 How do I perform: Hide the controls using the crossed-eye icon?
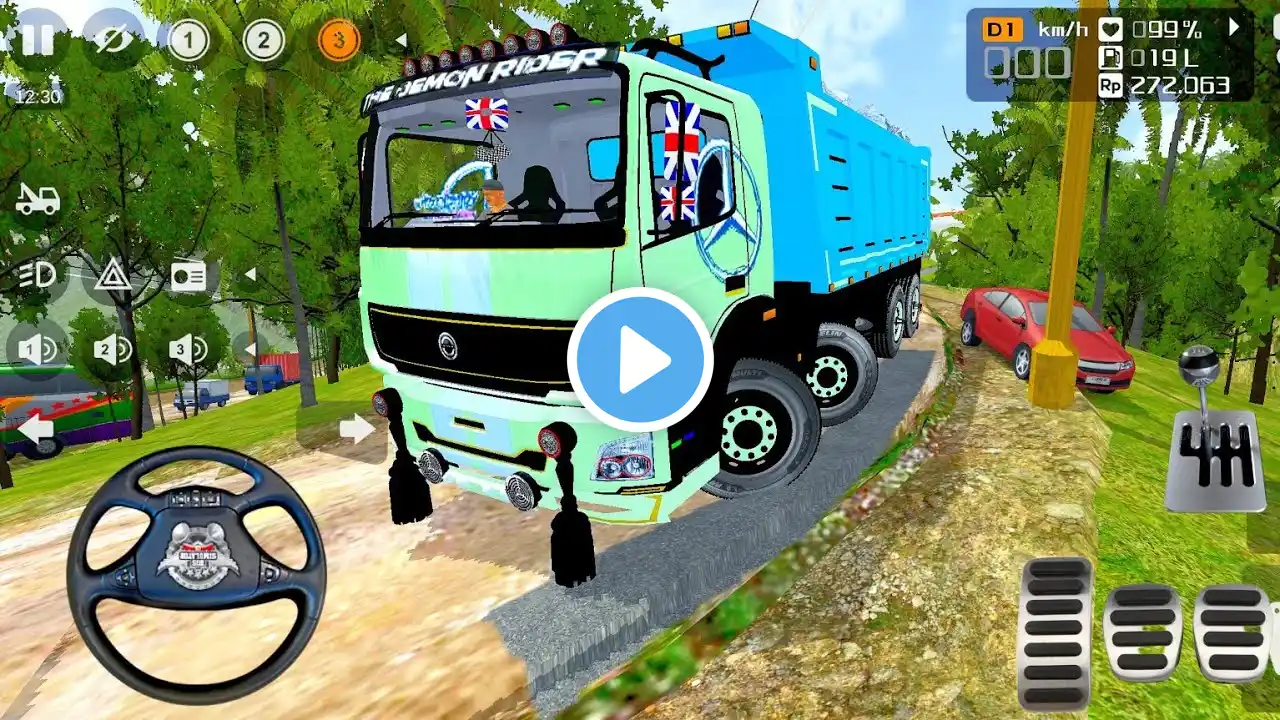[112, 41]
